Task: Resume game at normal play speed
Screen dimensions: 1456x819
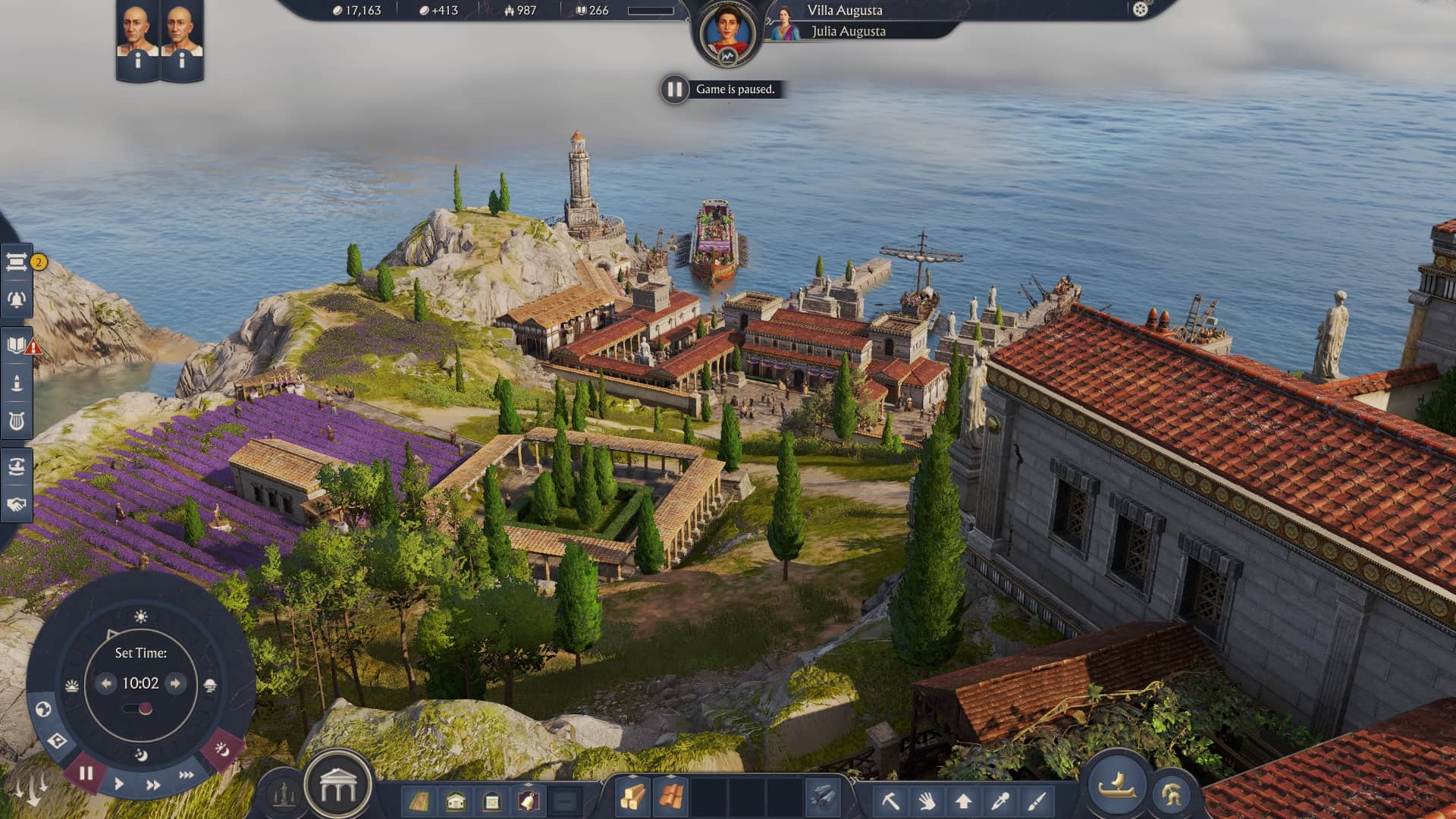Action: (x=119, y=784)
